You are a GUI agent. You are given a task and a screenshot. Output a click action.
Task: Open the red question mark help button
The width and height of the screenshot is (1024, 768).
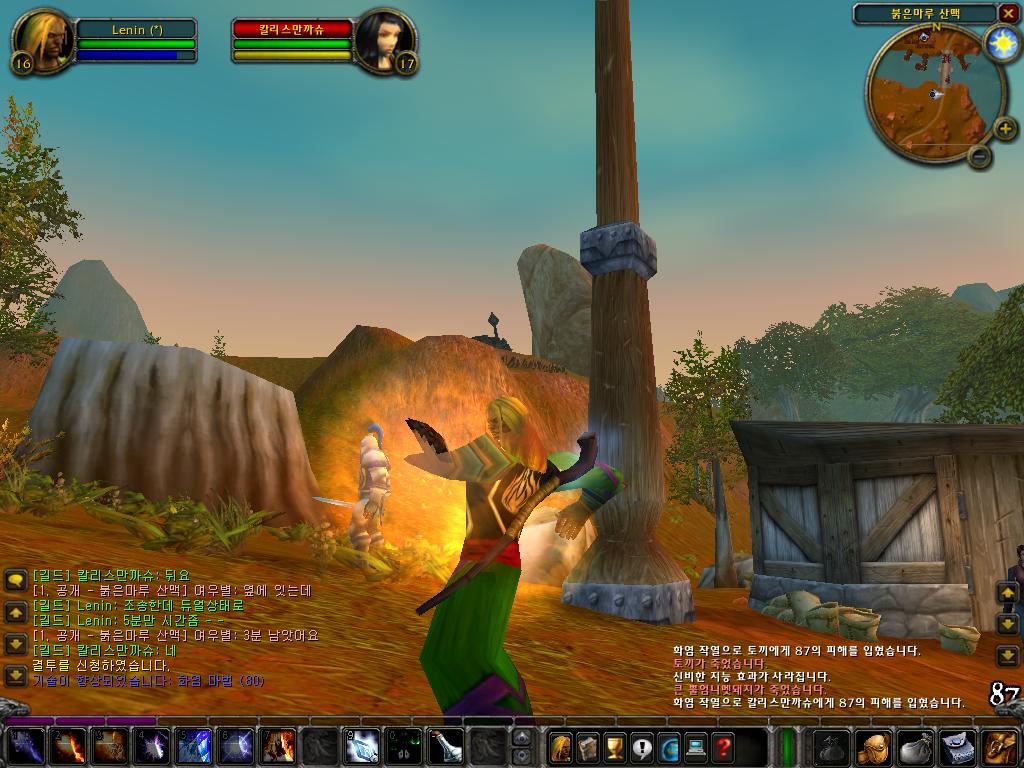(722, 747)
